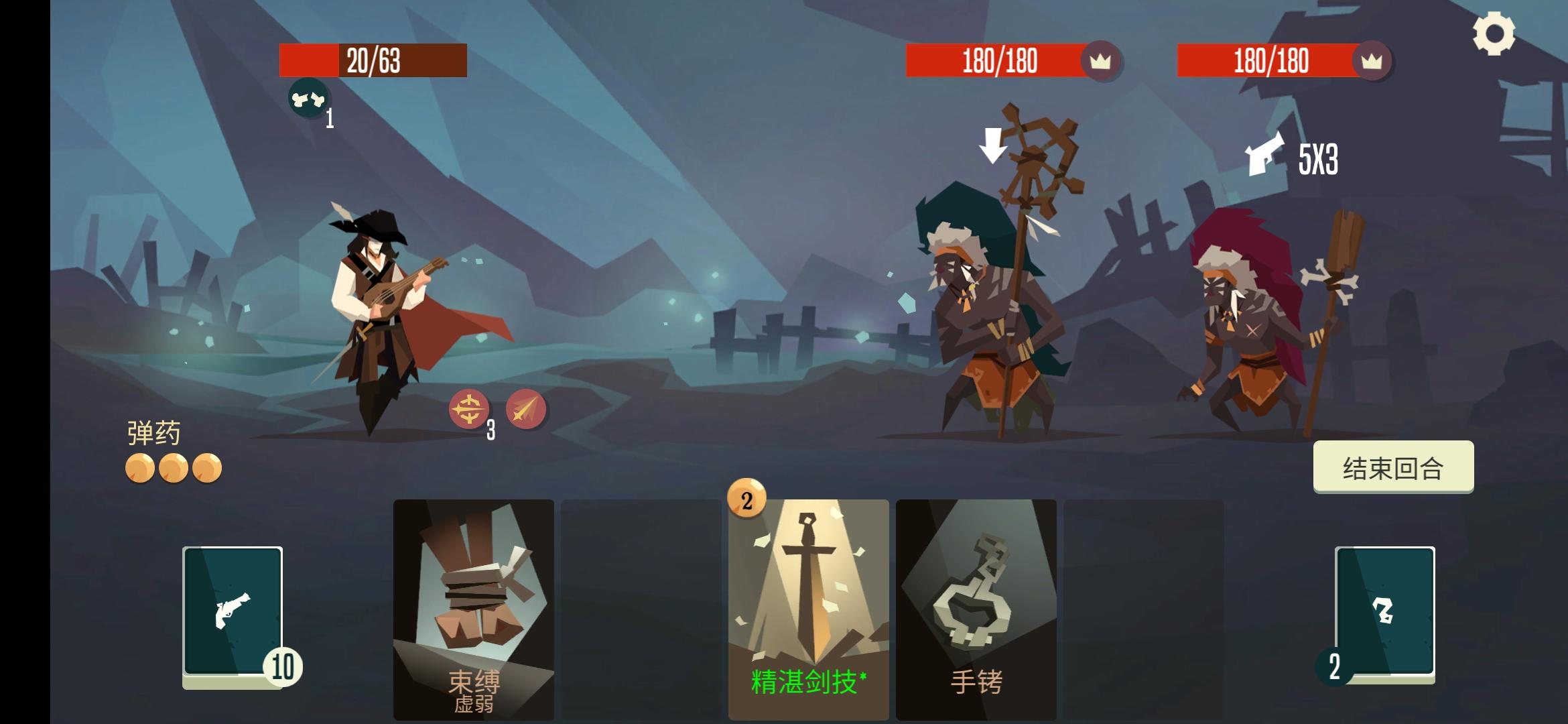
Task: Click the player's 20/63 health bar
Action: pos(373,61)
